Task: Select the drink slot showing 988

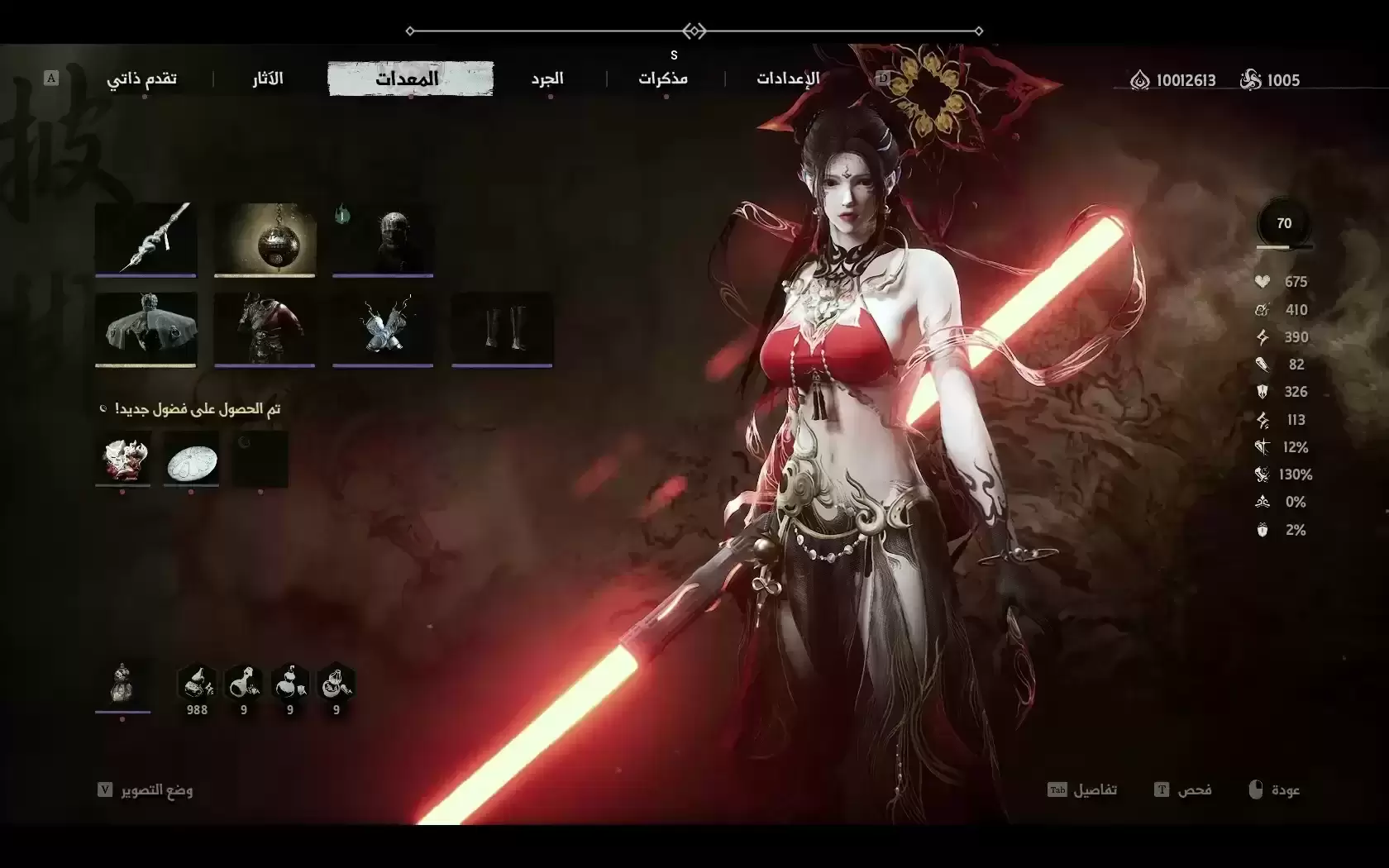Action: [197, 685]
